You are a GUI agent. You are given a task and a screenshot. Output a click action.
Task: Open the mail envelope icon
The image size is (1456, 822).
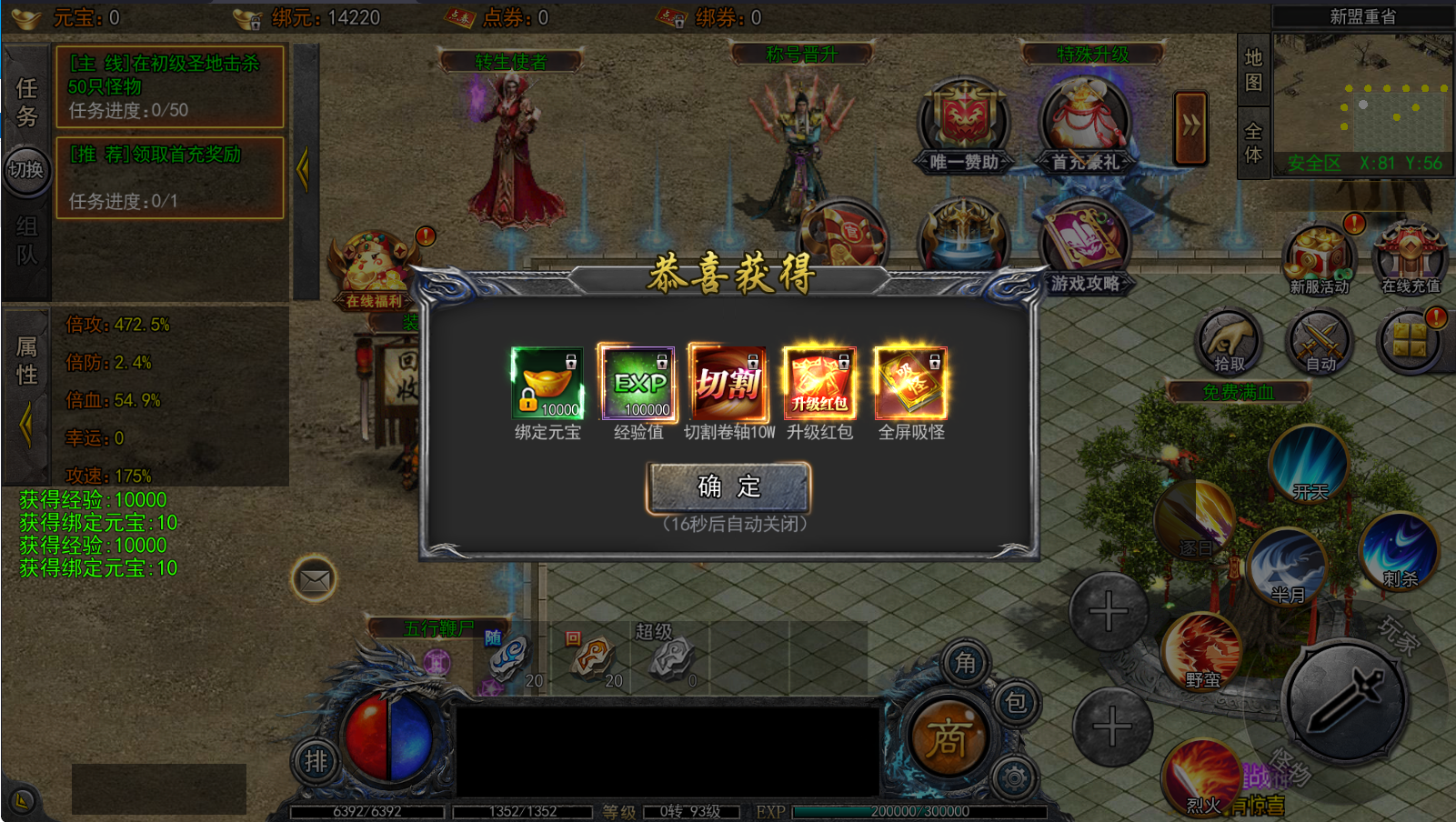pyautogui.click(x=315, y=579)
